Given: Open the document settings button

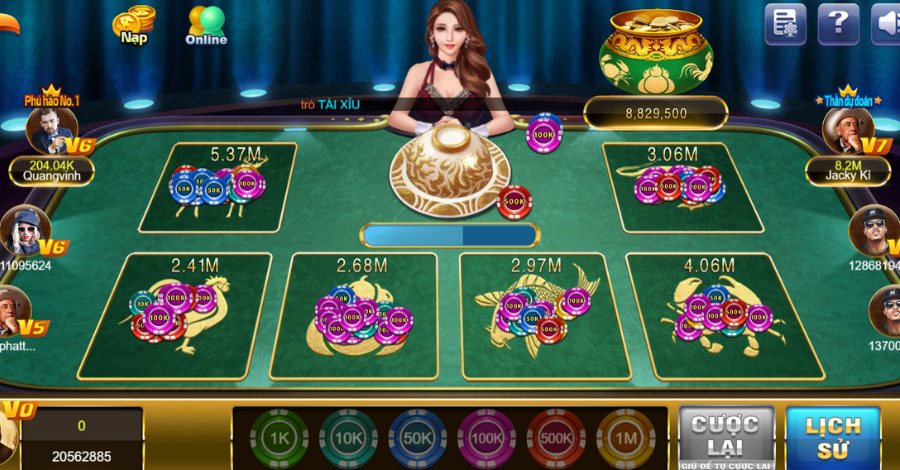Looking at the screenshot, I should tap(785, 23).
